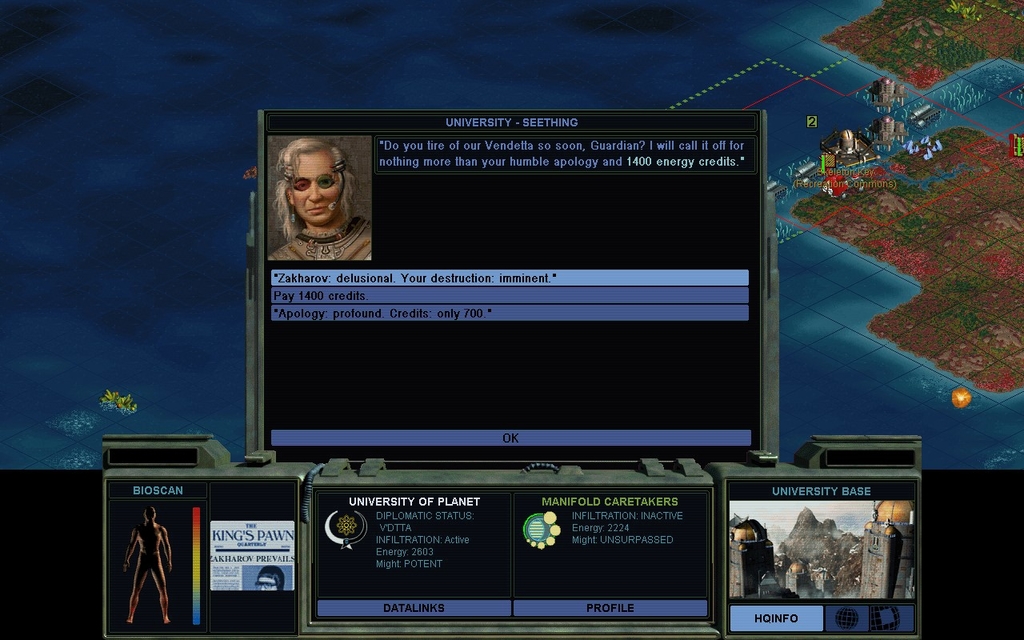Open the King's Pawn newspaper thumbnail

[x=252, y=555]
